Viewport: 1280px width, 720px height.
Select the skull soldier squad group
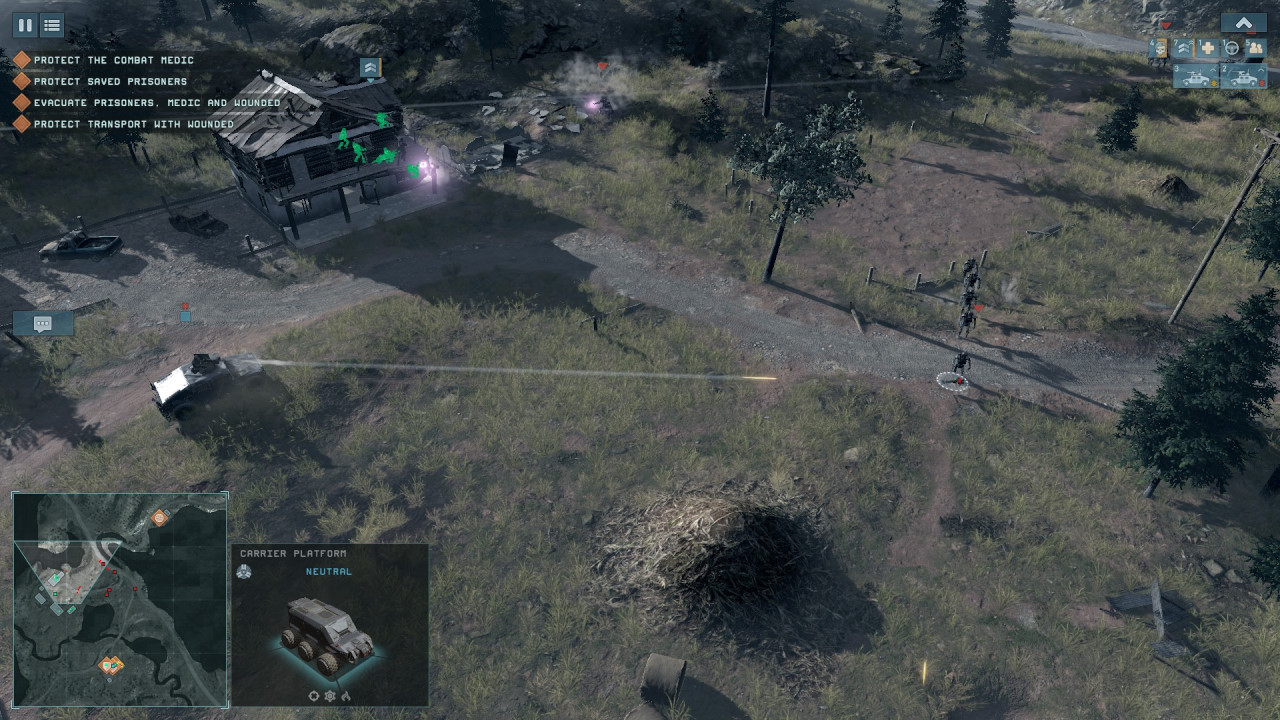(1160, 48)
